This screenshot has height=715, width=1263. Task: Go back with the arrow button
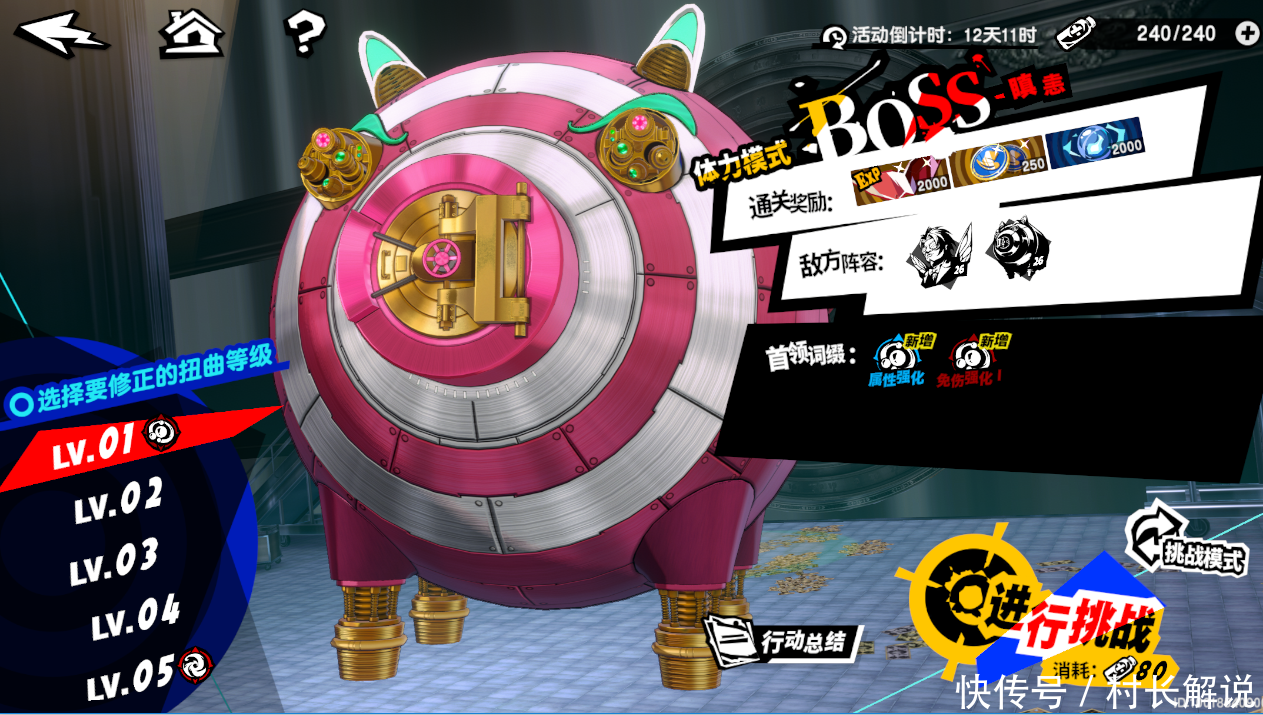[x=60, y=33]
